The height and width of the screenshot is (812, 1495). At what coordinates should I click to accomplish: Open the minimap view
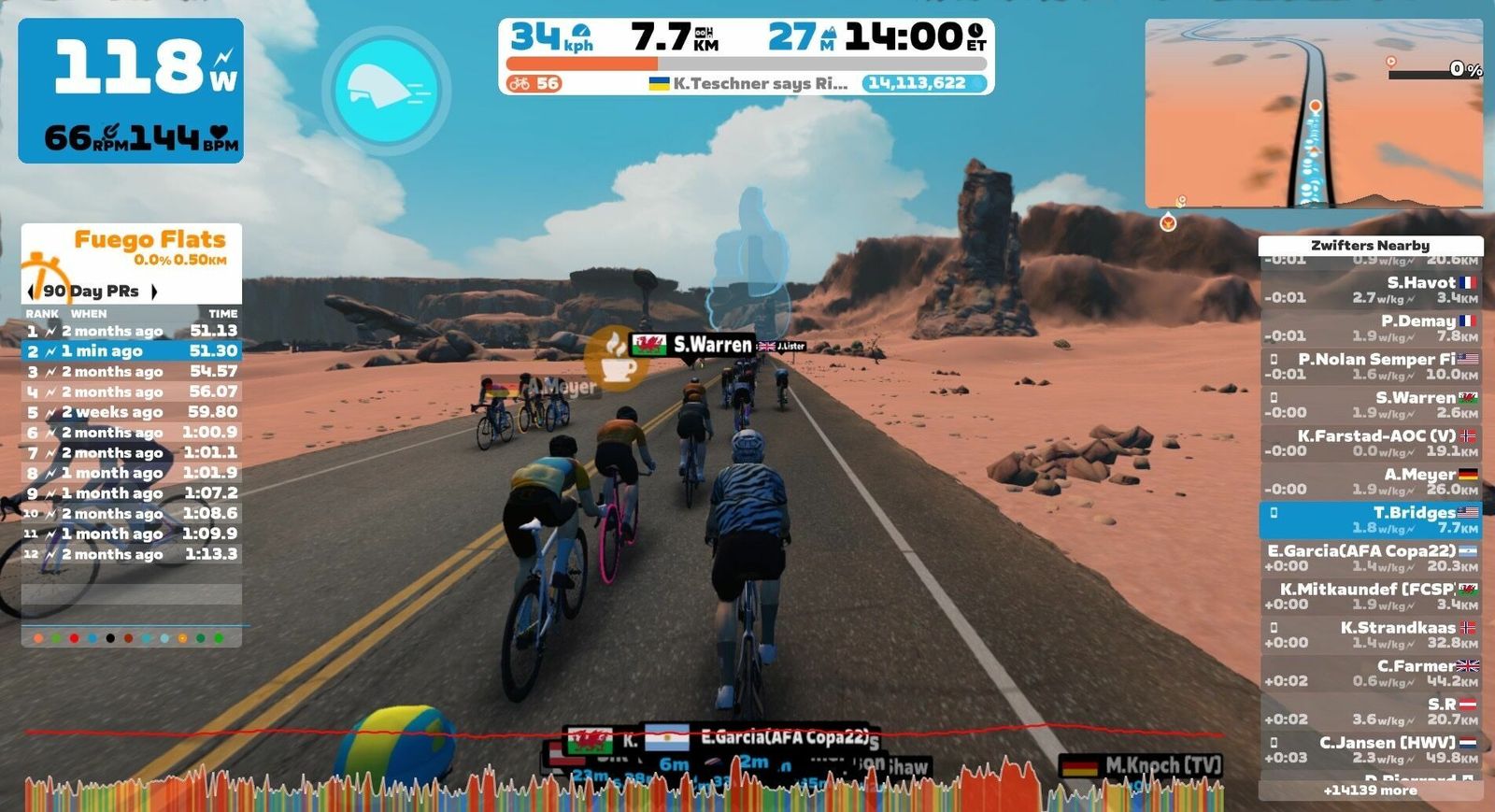tap(1314, 113)
